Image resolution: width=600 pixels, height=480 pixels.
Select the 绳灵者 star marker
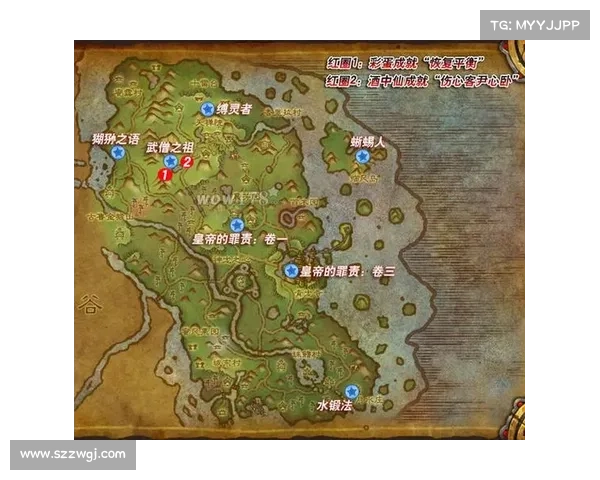click(207, 109)
